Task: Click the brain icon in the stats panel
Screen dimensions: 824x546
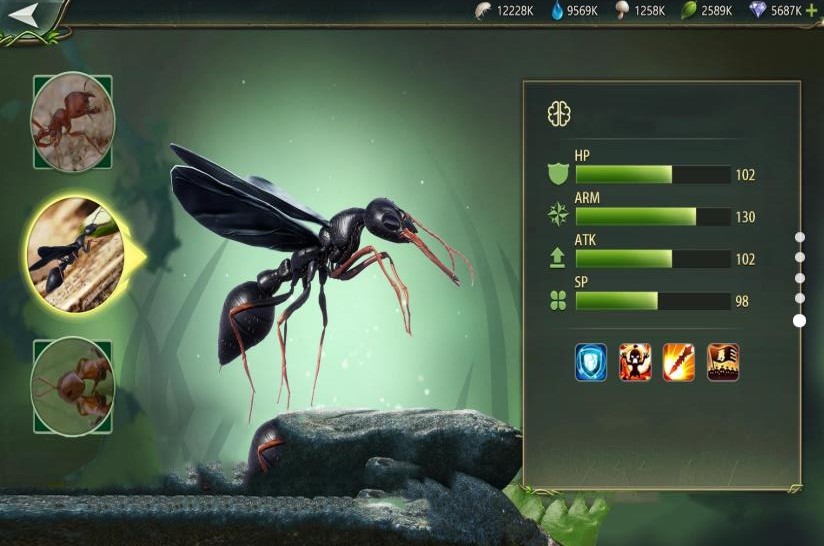Action: tap(559, 114)
